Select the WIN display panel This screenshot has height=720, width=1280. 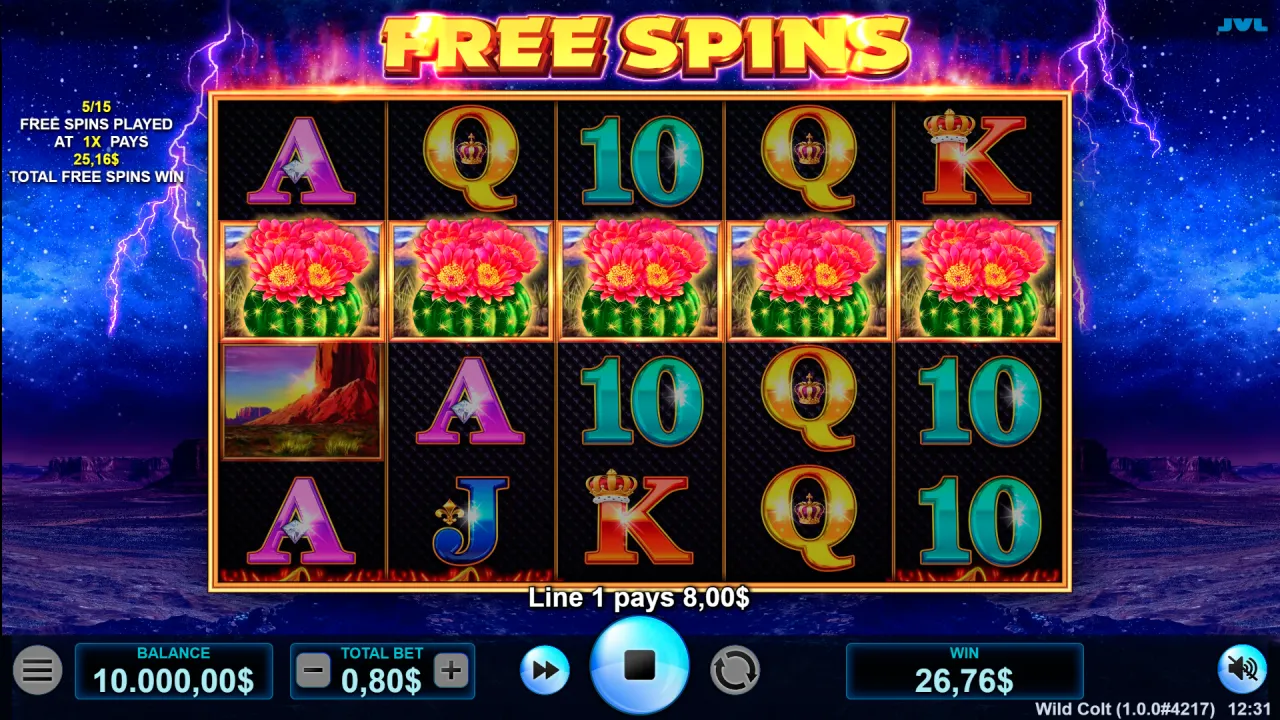point(963,670)
